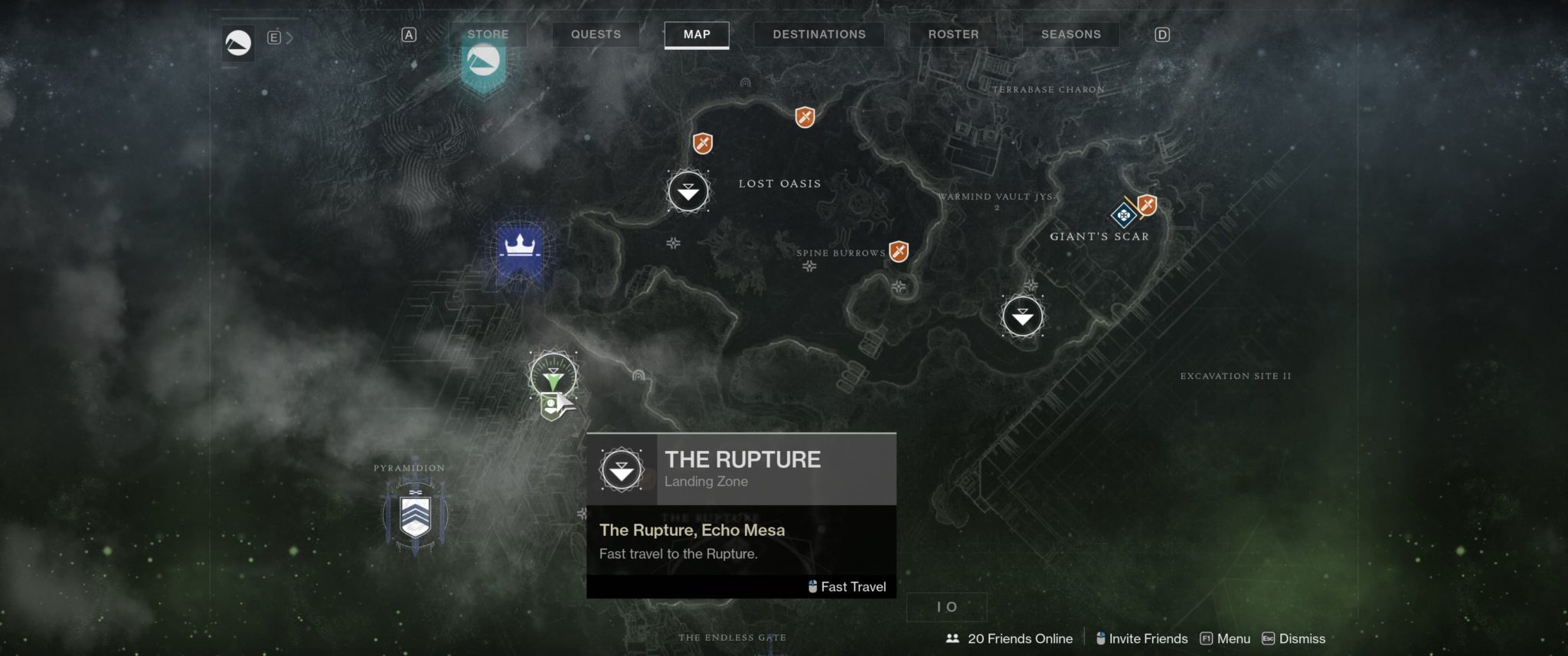Click the leftmost Lost Sector icon above Lost Oasis
Image resolution: width=1568 pixels, height=656 pixels.
[x=701, y=142]
